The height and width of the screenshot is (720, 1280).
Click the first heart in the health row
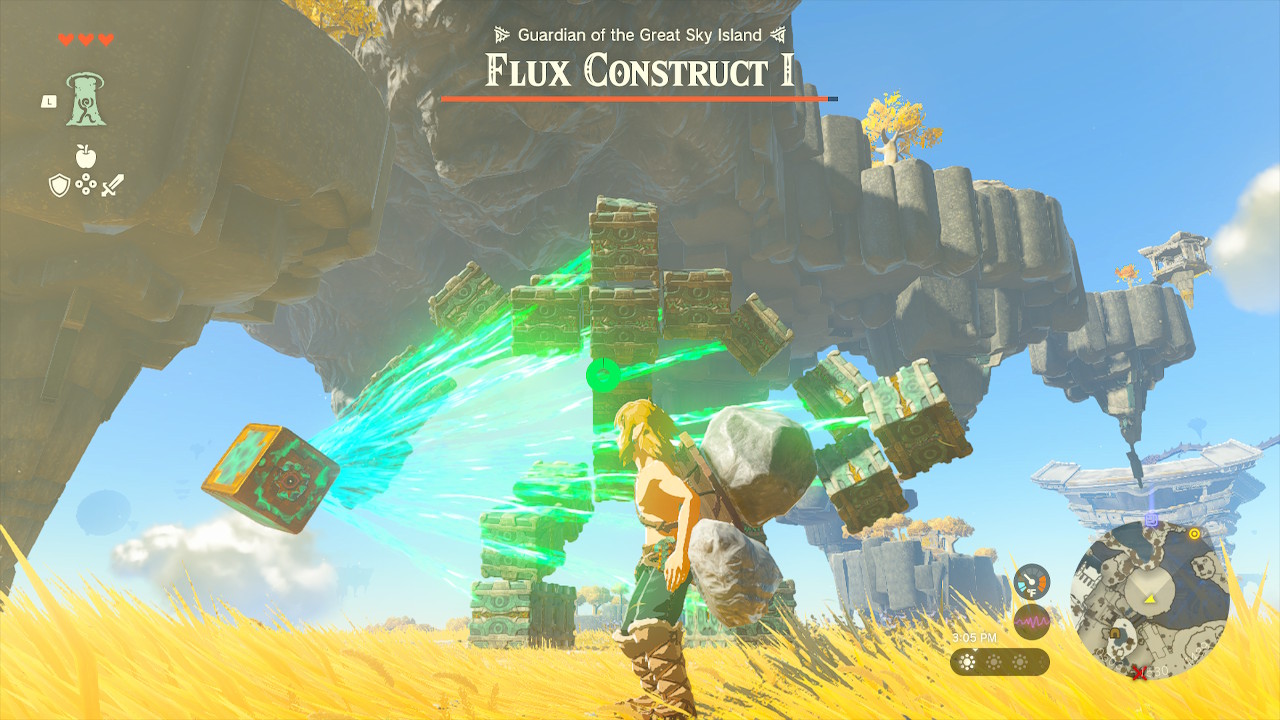click(x=66, y=40)
